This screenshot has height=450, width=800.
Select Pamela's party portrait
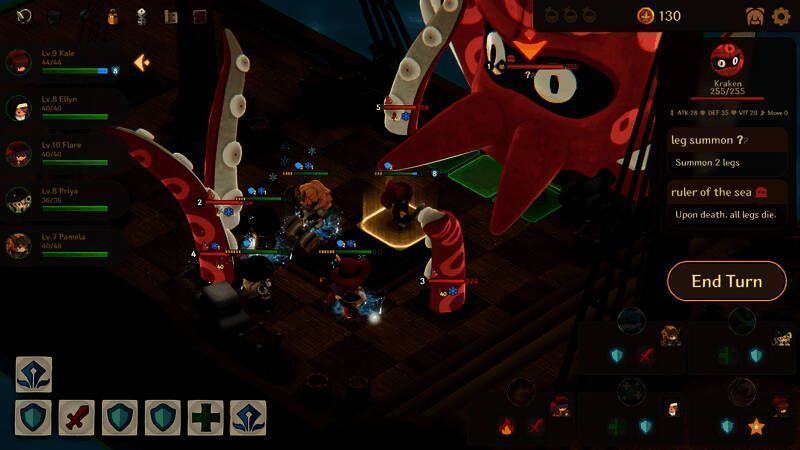click(x=20, y=245)
